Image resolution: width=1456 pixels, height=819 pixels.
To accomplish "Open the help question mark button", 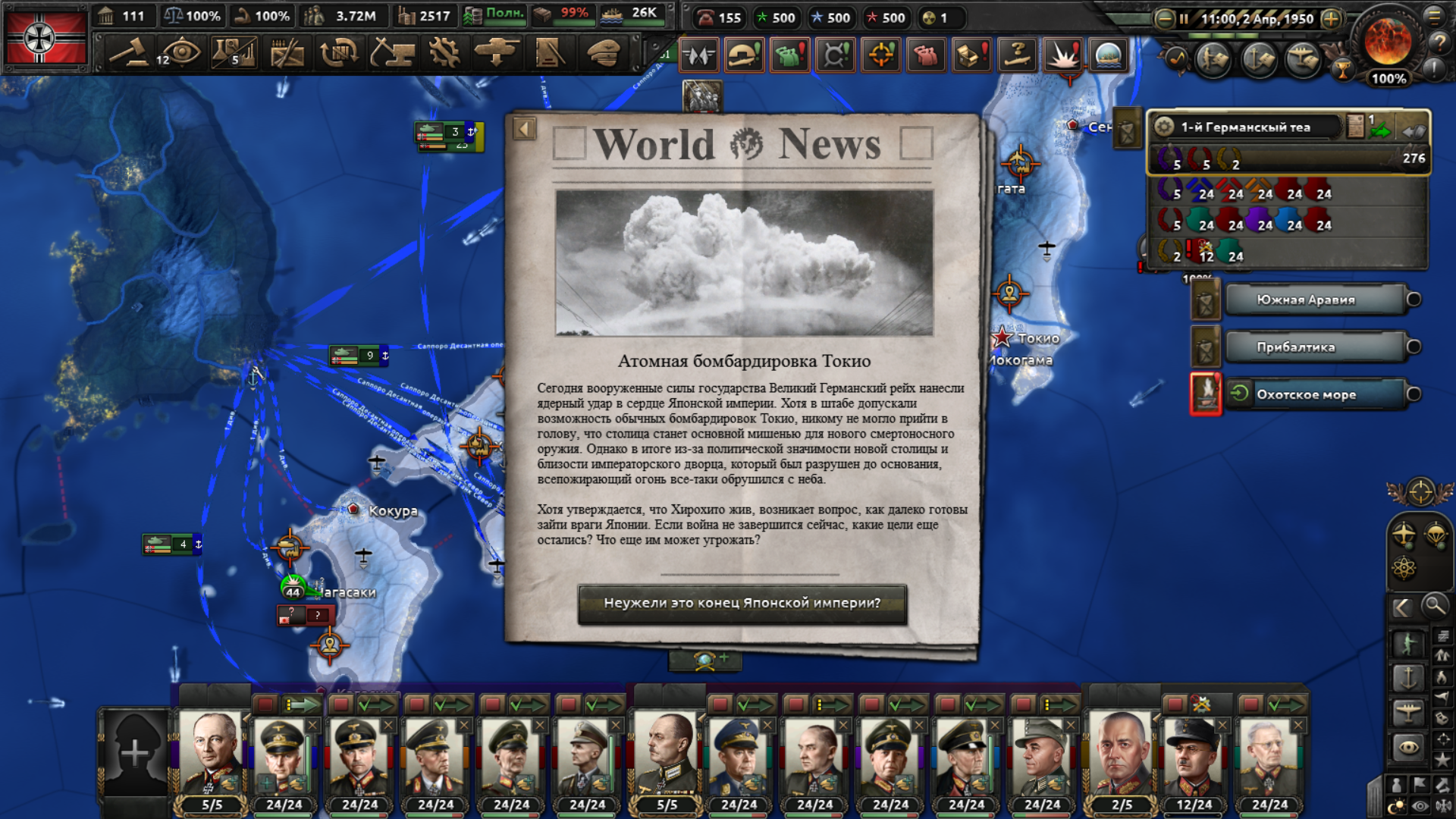I will tap(1439, 43).
